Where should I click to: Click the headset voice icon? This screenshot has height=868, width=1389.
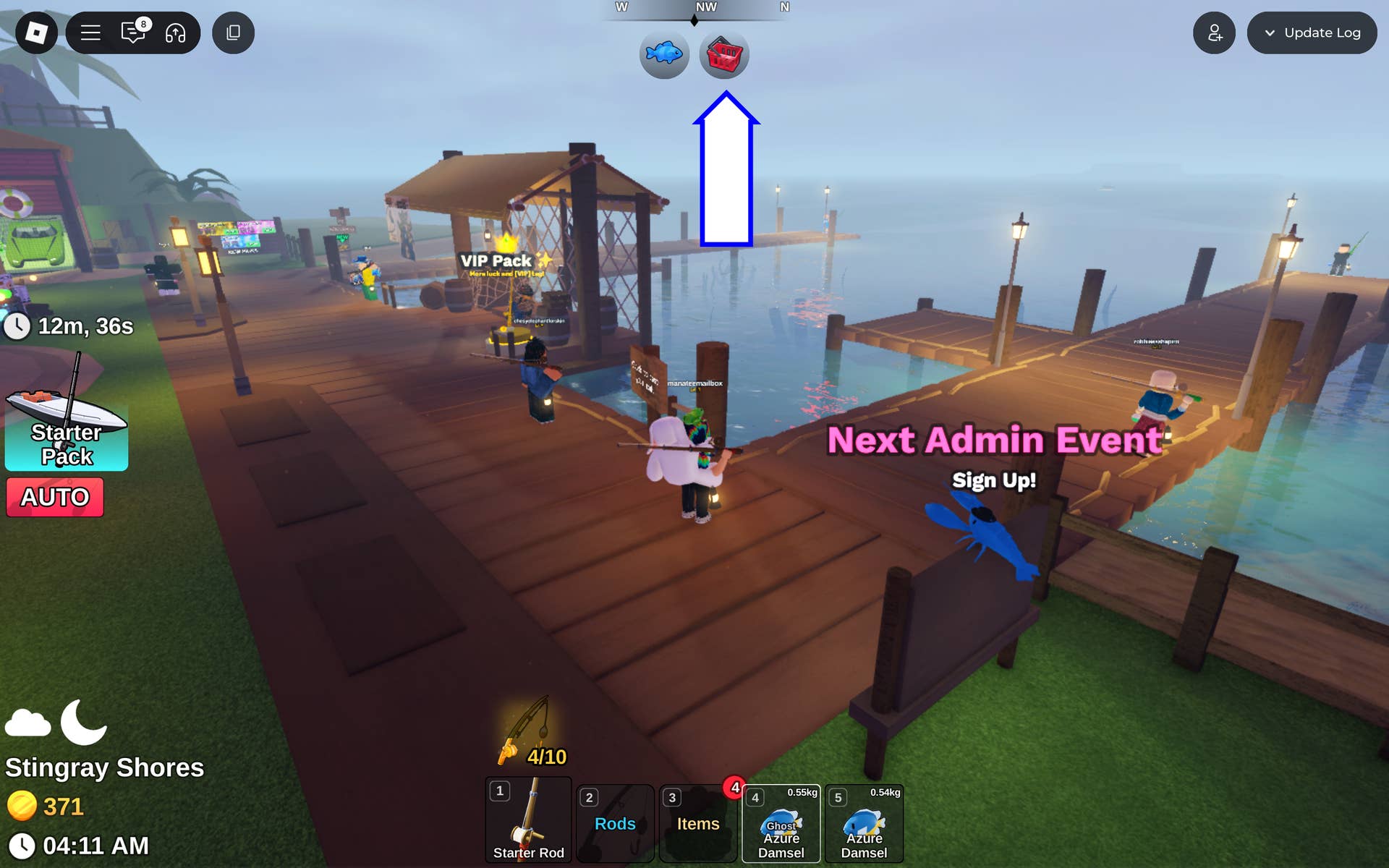pyautogui.click(x=176, y=33)
